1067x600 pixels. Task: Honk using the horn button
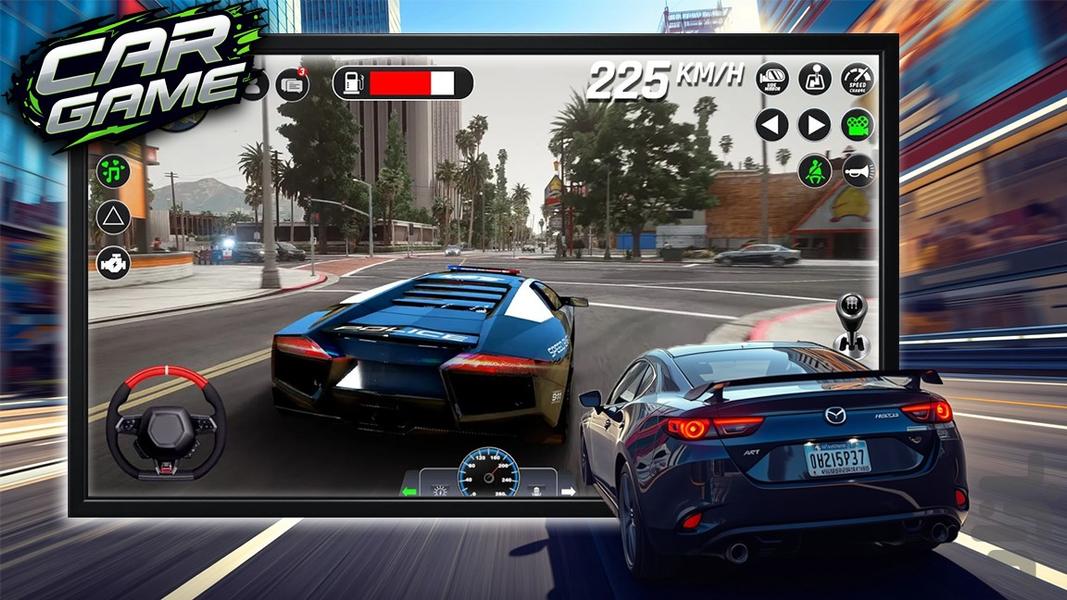click(858, 170)
